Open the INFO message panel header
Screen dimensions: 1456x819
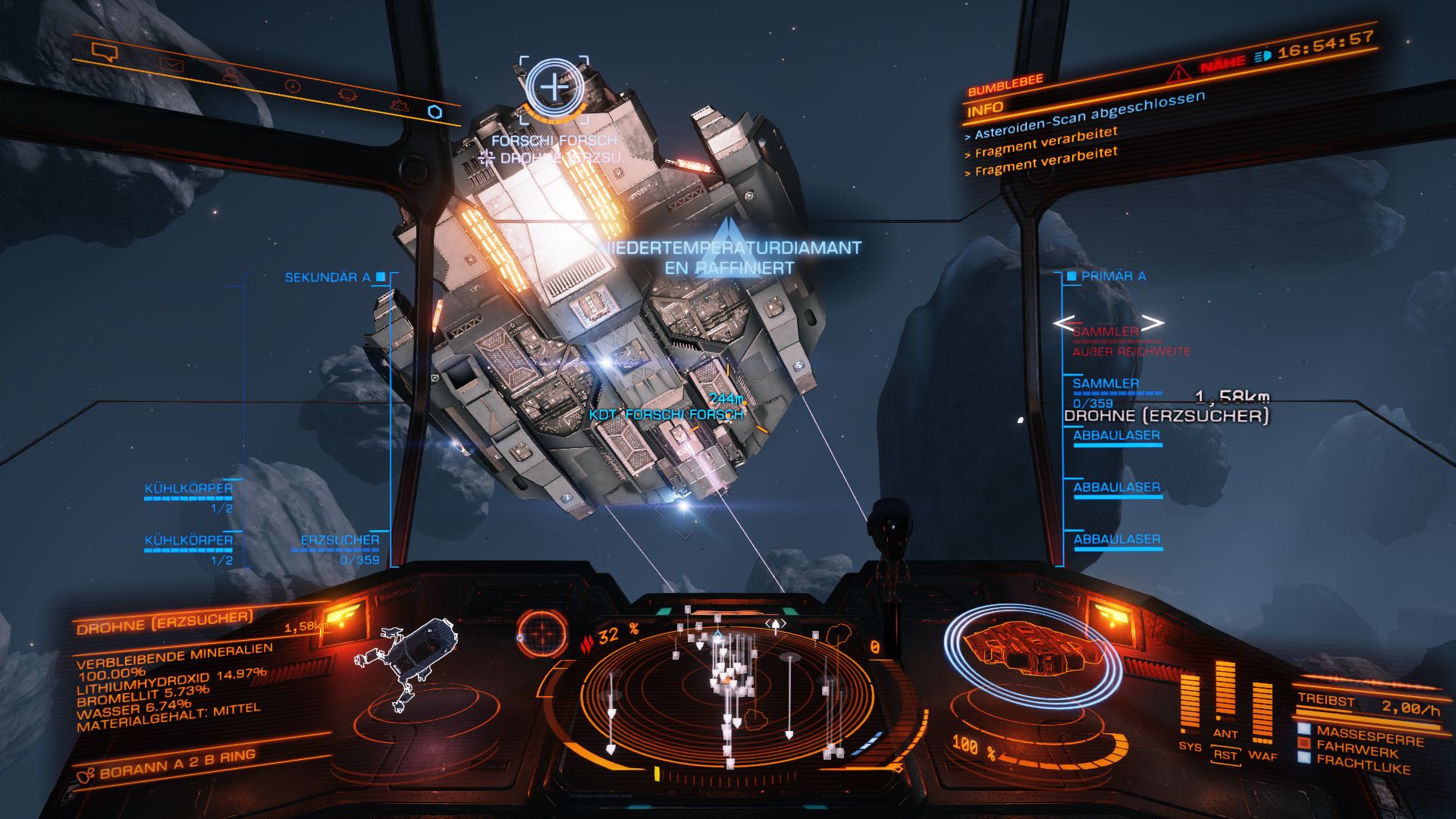point(985,110)
